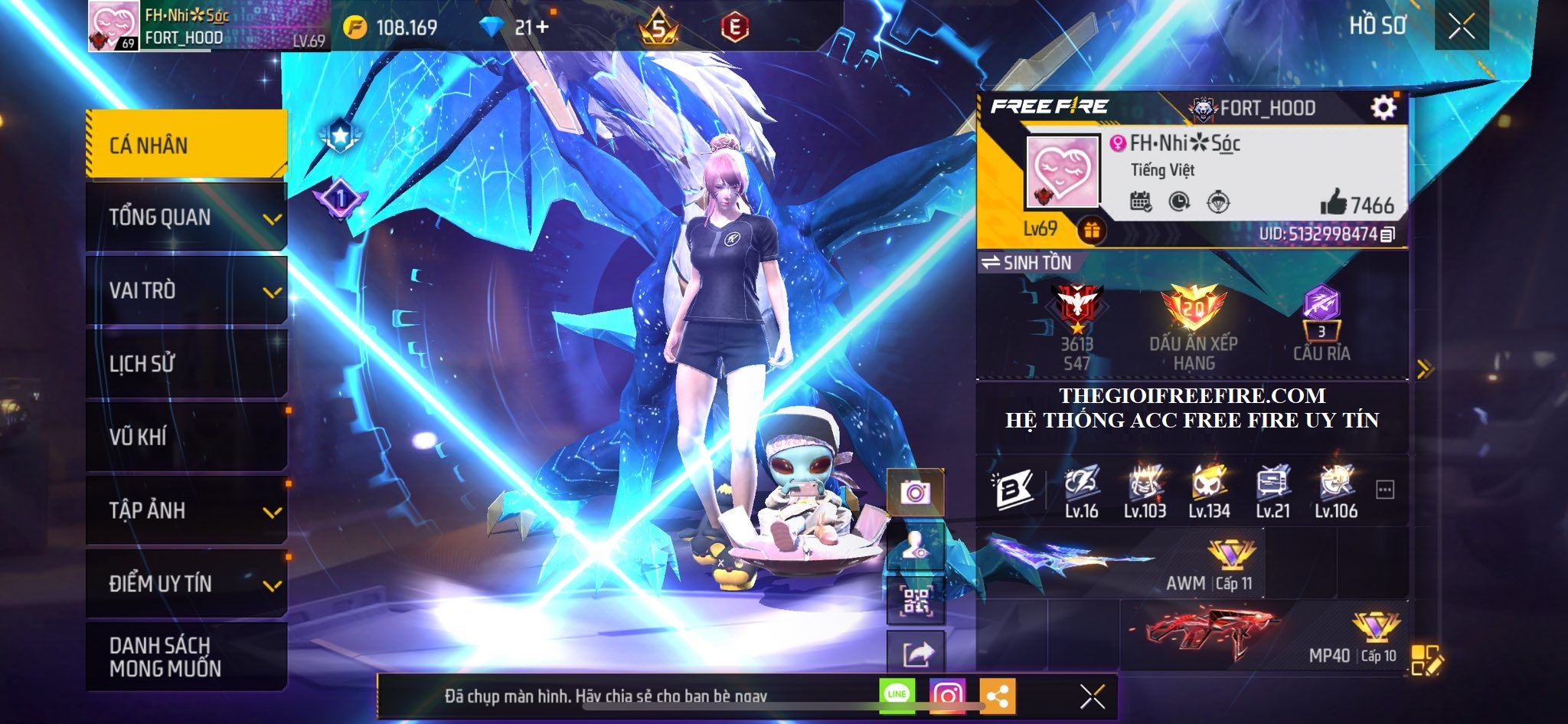Dismiss the screenshot share banner
This screenshot has height=724, width=1568.
(1092, 696)
